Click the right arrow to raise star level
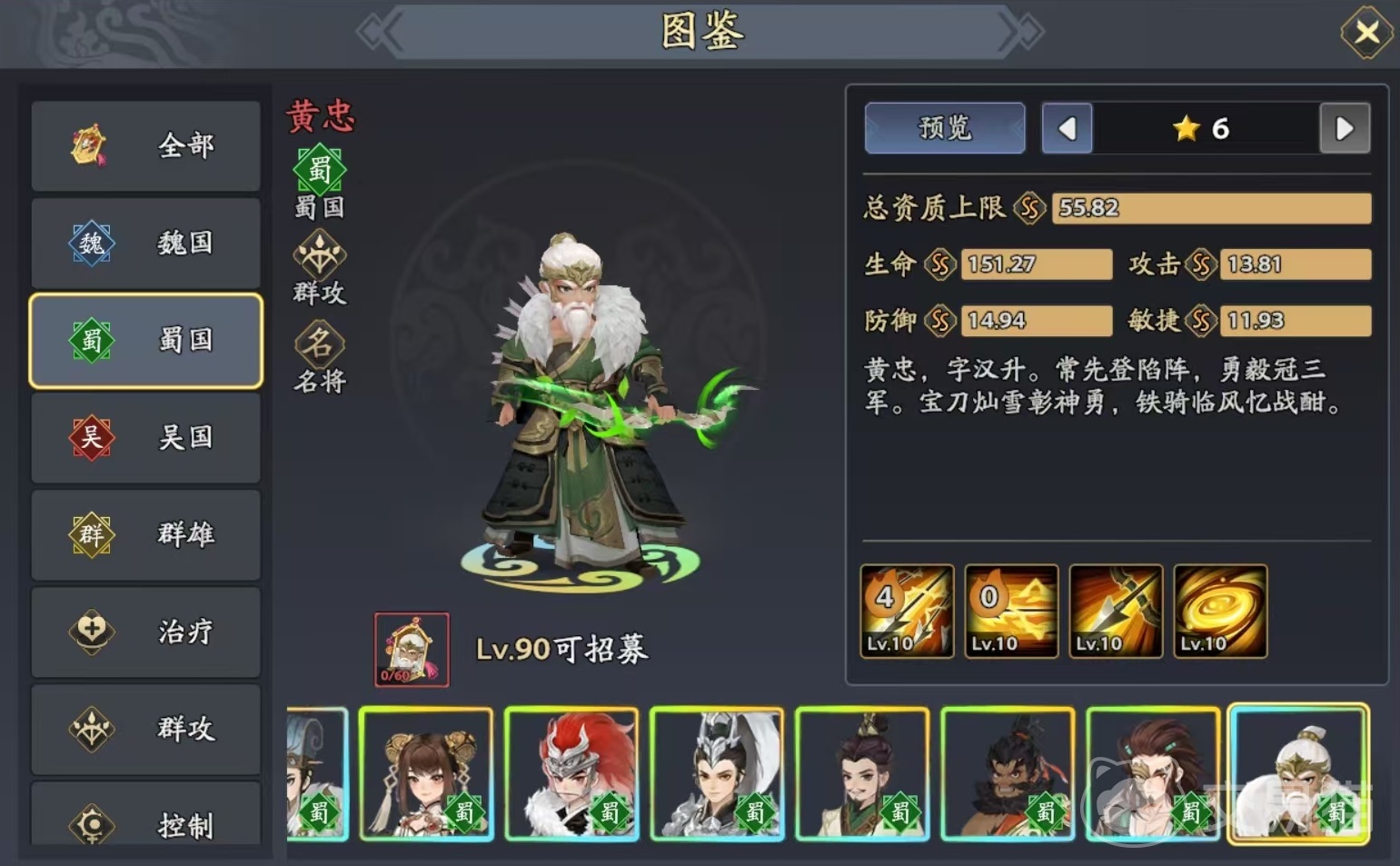 [x=1345, y=128]
